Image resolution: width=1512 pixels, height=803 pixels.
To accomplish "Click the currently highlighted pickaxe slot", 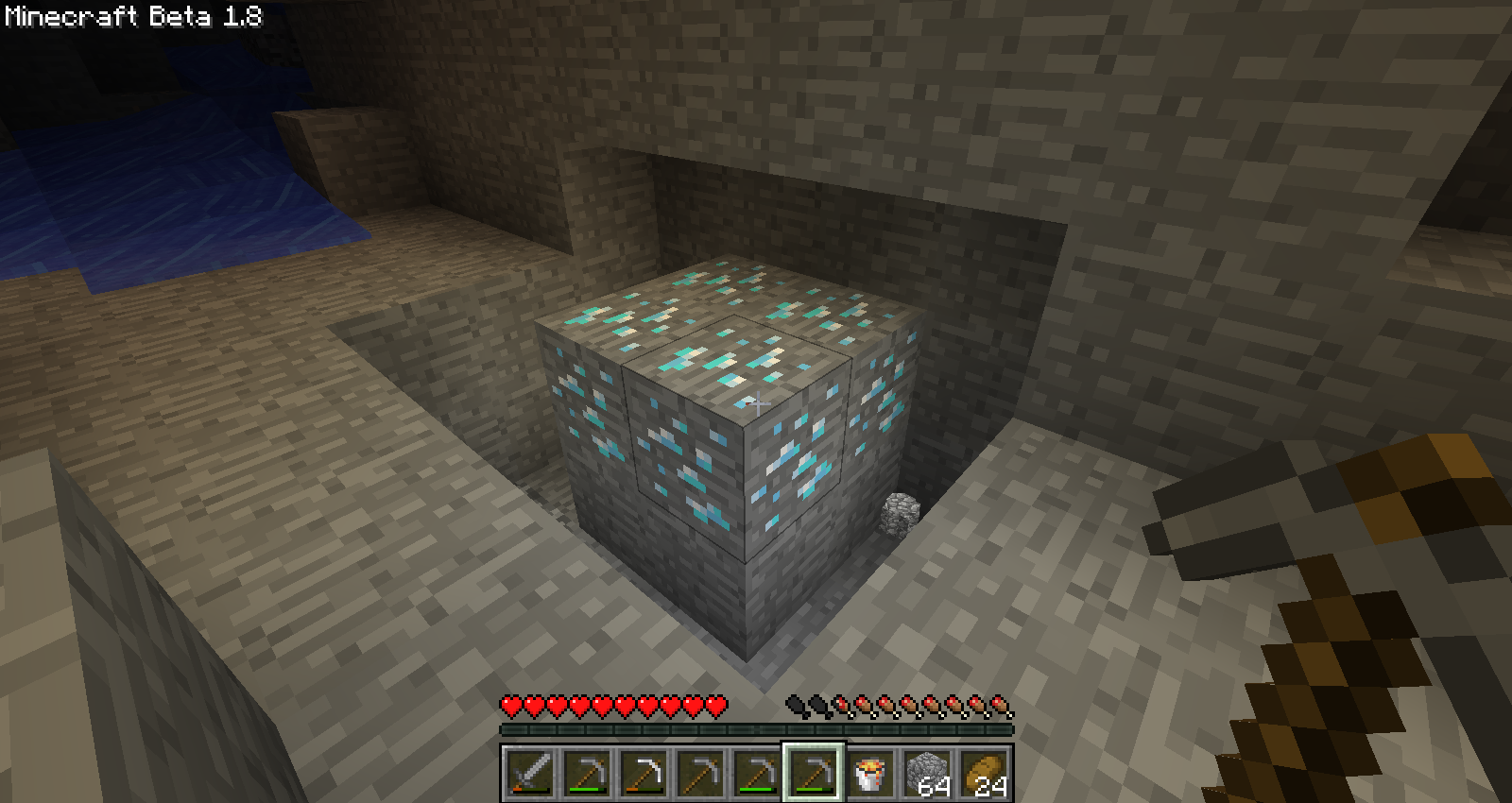I will point(813,773).
